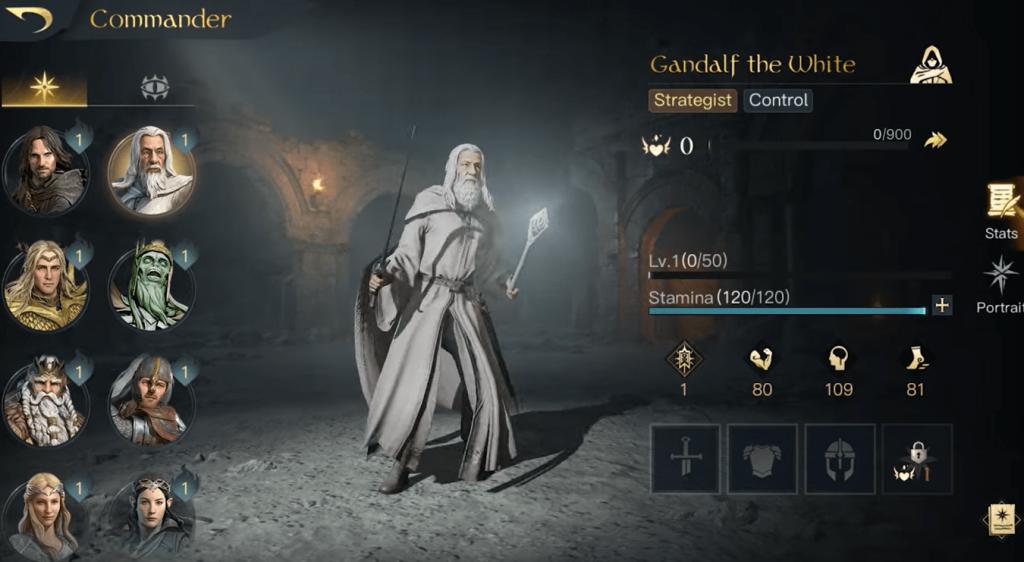This screenshot has height=562, width=1024.
Task: Choose the Galadriel commander portrait
Action: tap(45, 517)
